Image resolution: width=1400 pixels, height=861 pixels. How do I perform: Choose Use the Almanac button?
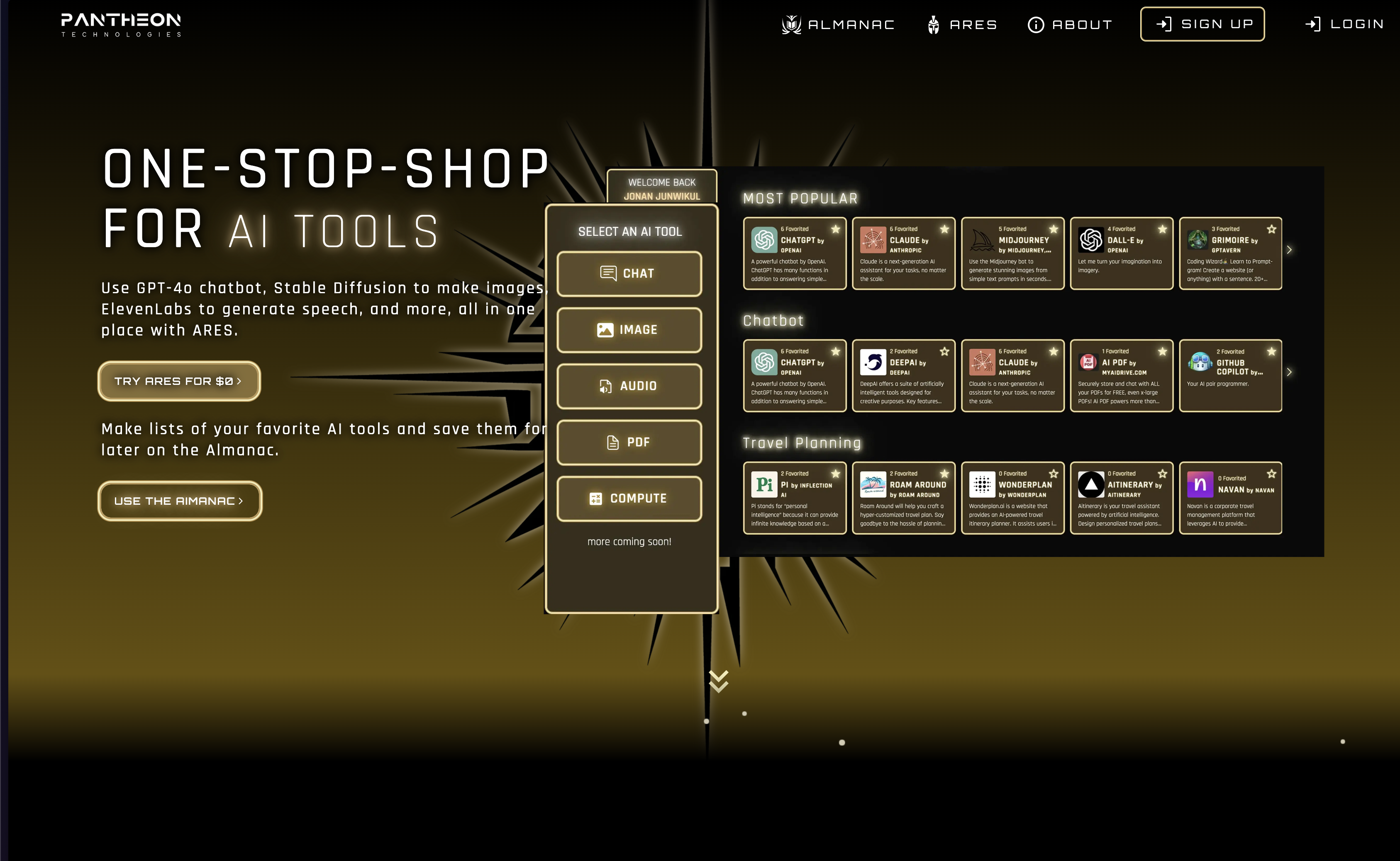pos(179,501)
